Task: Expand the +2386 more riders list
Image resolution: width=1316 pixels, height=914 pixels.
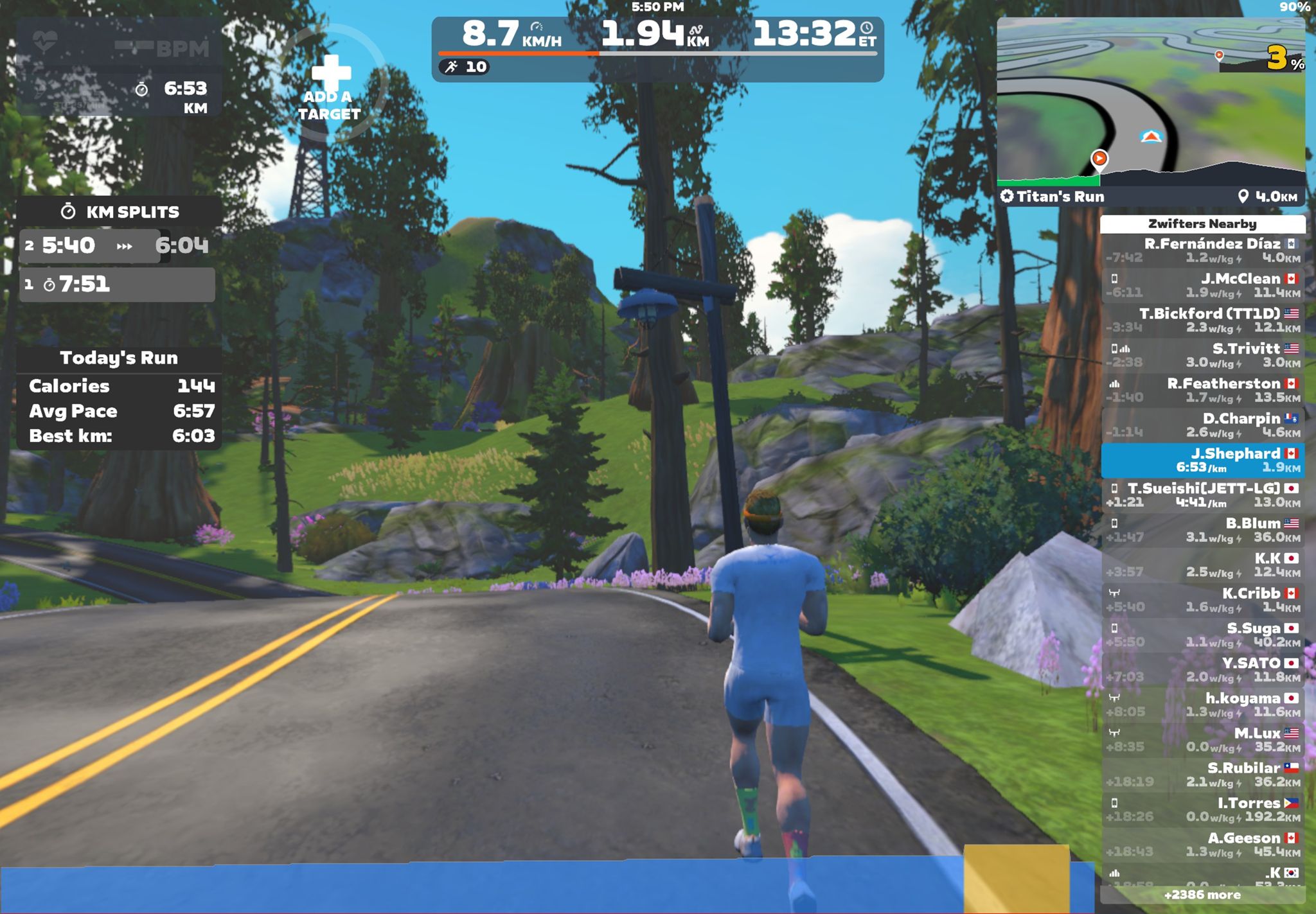Action: 1202,895
